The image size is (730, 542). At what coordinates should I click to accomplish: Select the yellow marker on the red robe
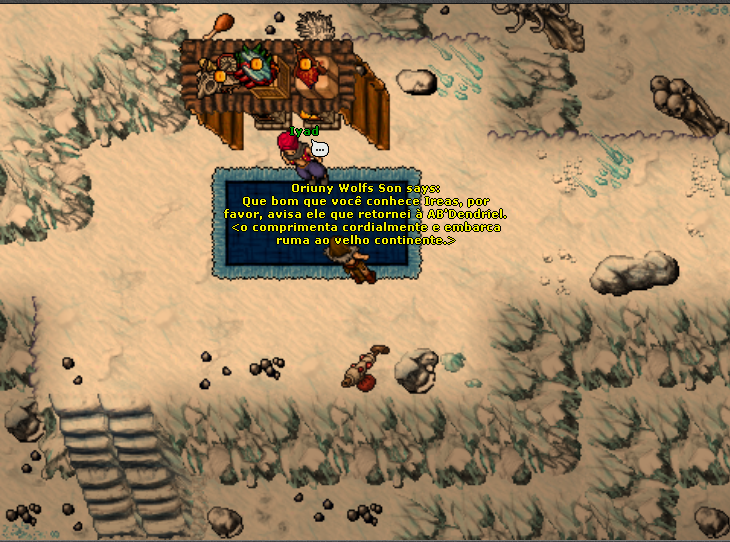tap(305, 65)
